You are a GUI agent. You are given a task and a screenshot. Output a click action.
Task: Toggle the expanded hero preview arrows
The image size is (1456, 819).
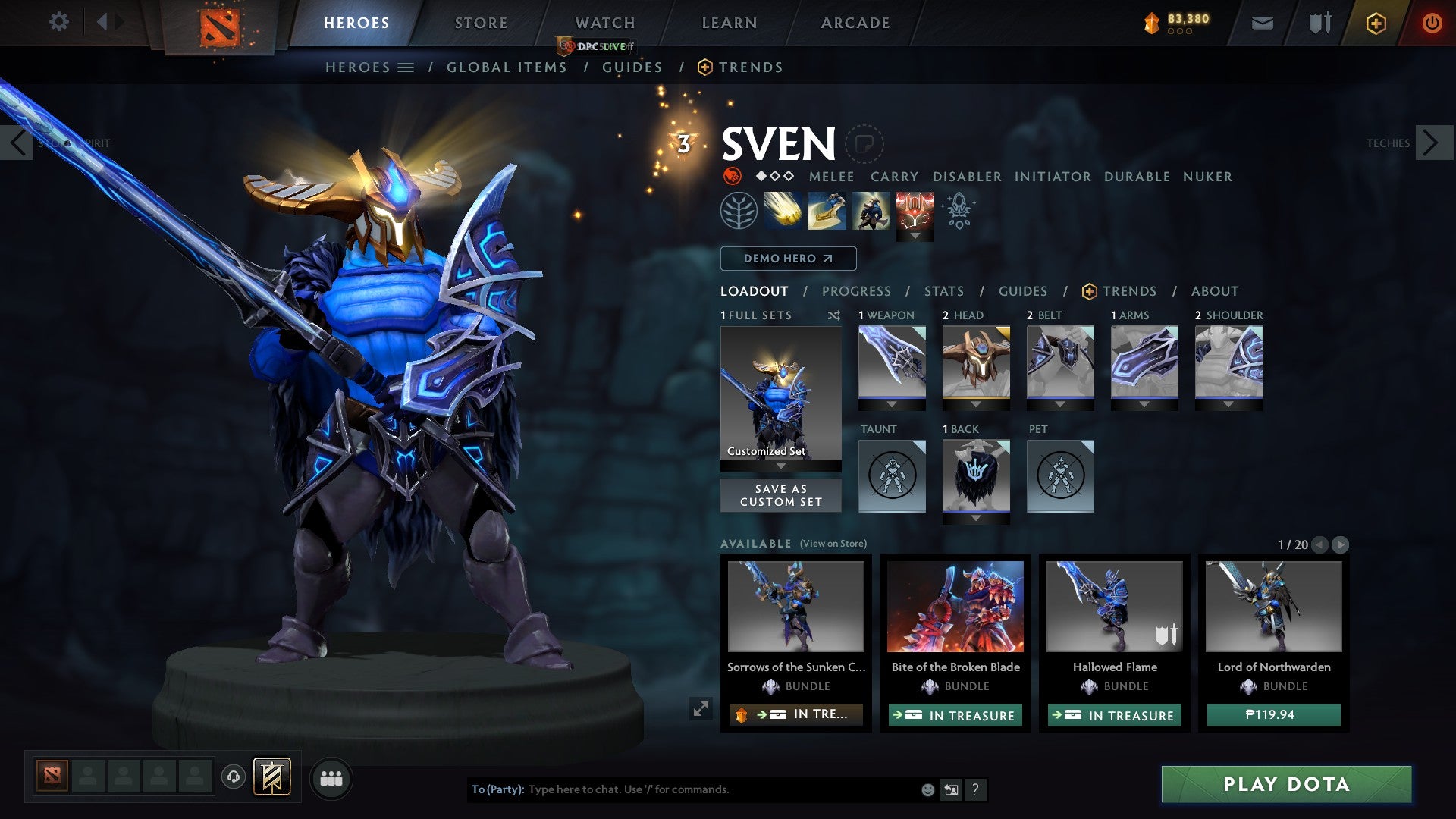701,709
